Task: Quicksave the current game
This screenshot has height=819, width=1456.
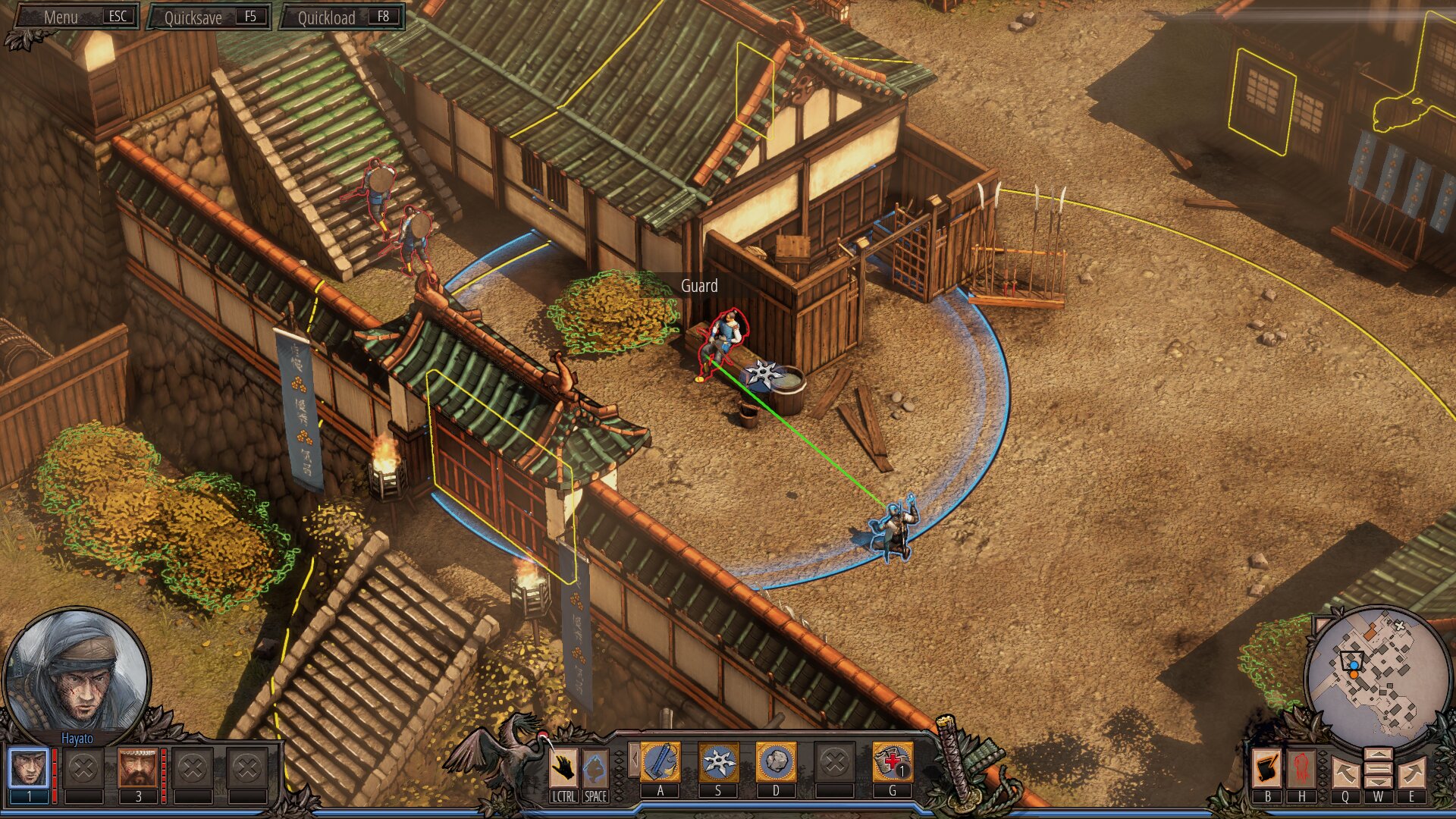Action: point(209,17)
